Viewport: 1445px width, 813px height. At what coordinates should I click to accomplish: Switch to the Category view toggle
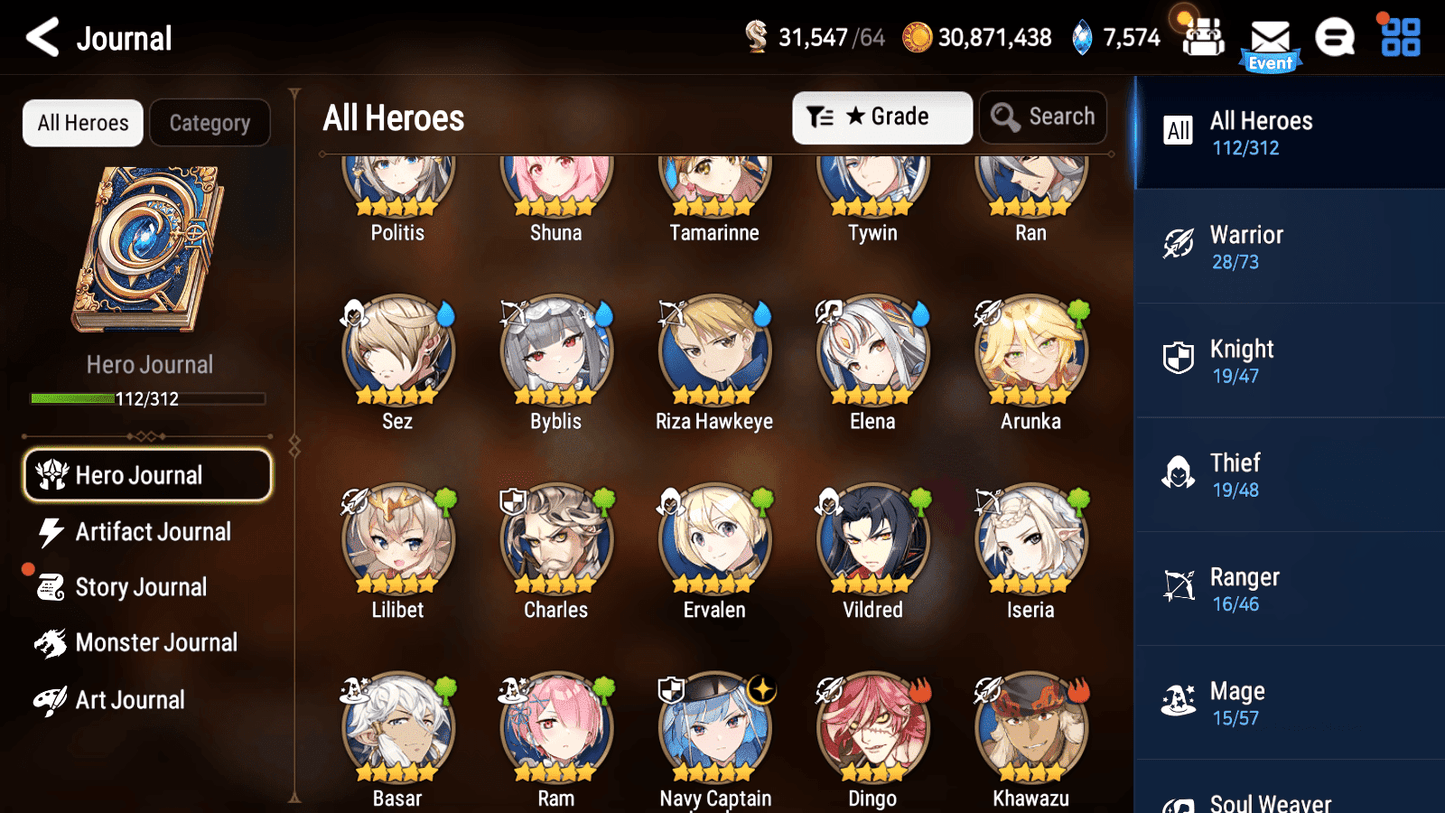(210, 122)
